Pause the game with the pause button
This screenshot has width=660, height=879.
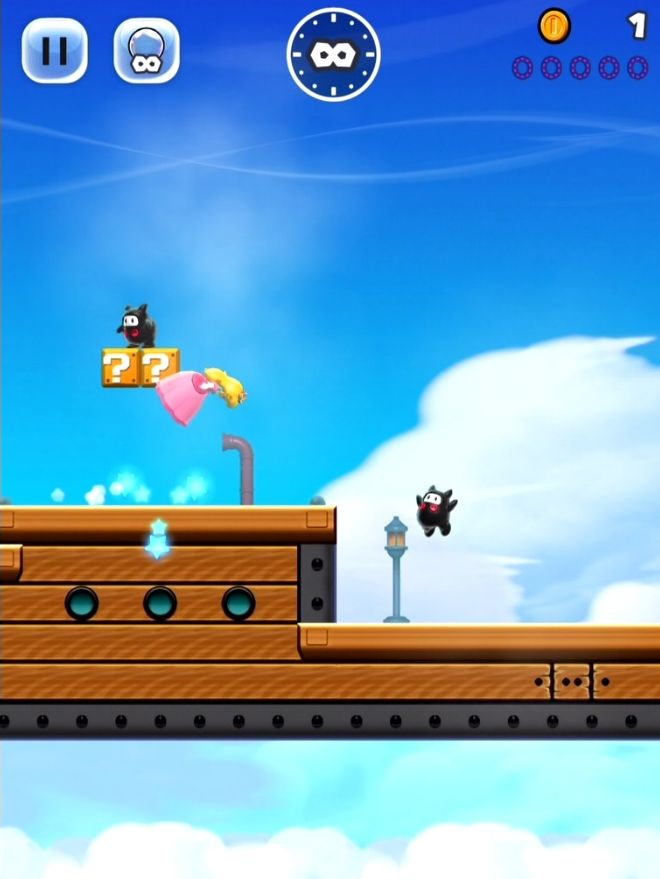click(x=54, y=50)
